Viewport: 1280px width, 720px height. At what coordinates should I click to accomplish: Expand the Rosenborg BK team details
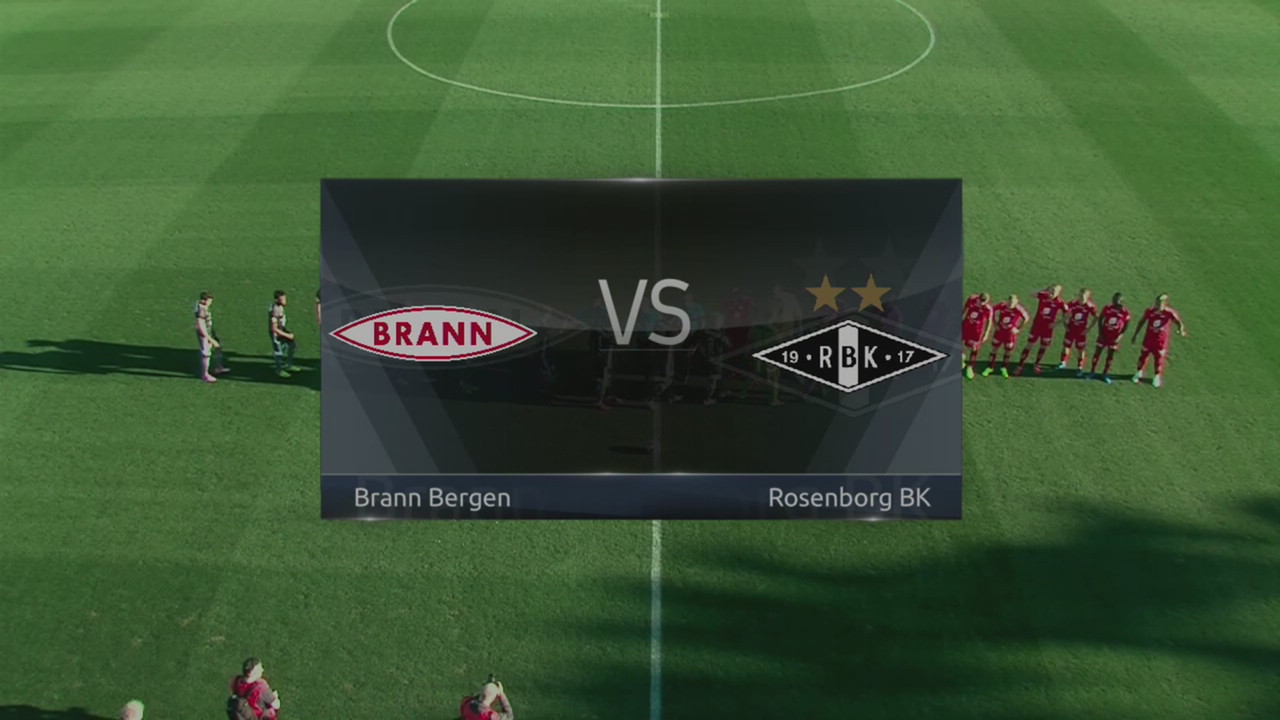[849, 497]
